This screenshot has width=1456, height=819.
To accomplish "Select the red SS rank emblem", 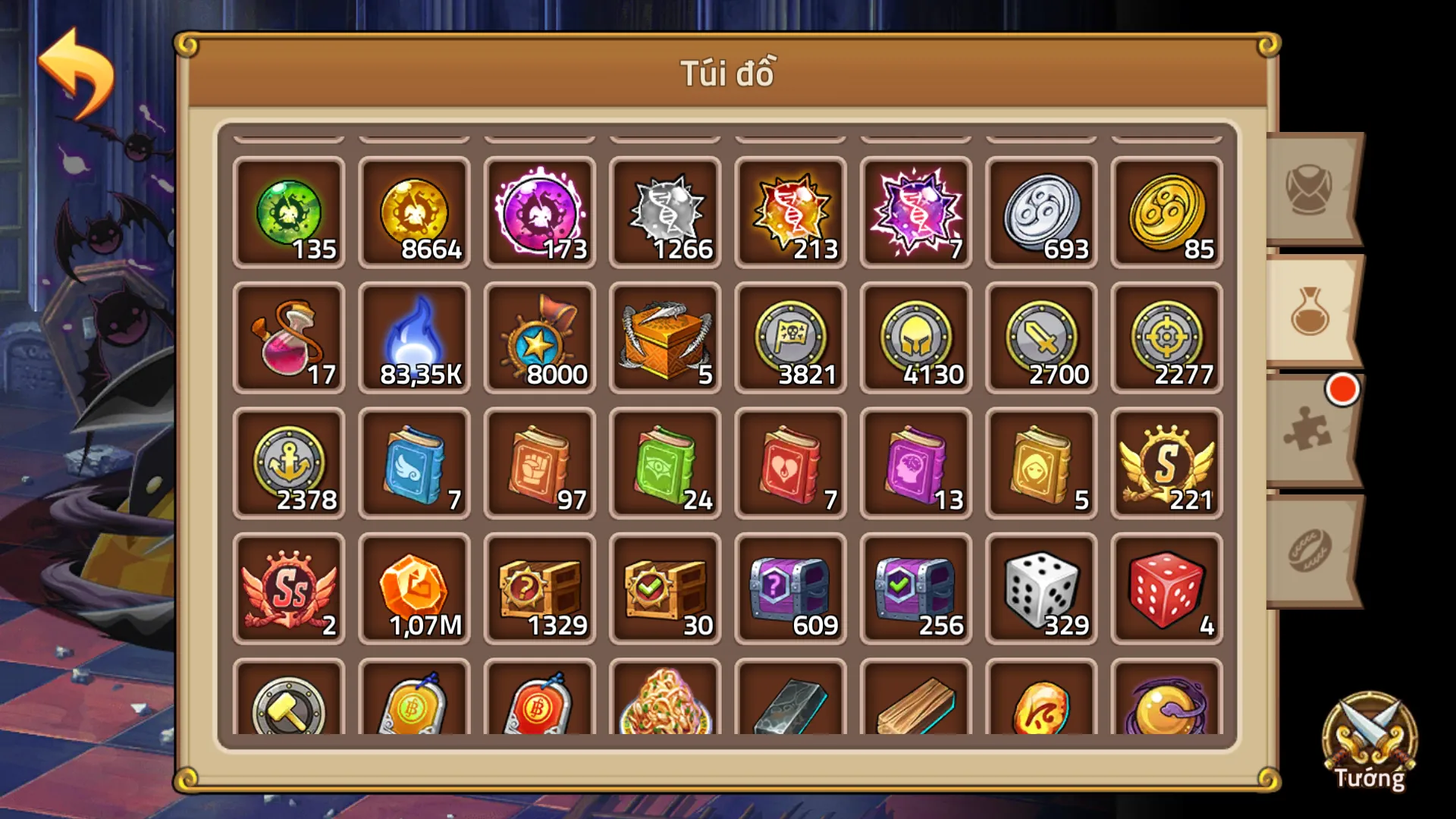I will pos(289,589).
